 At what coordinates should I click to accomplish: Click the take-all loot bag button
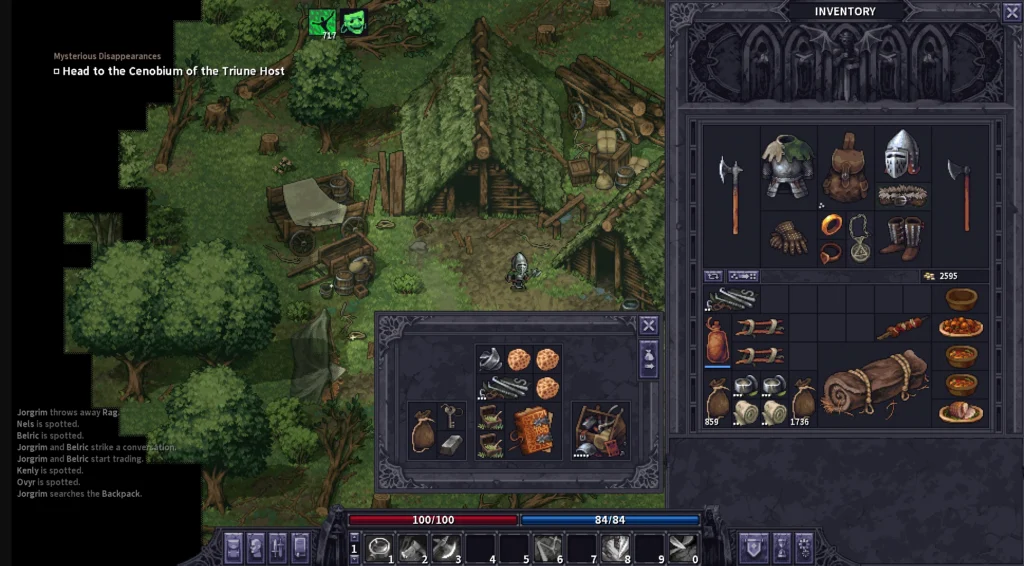point(649,359)
